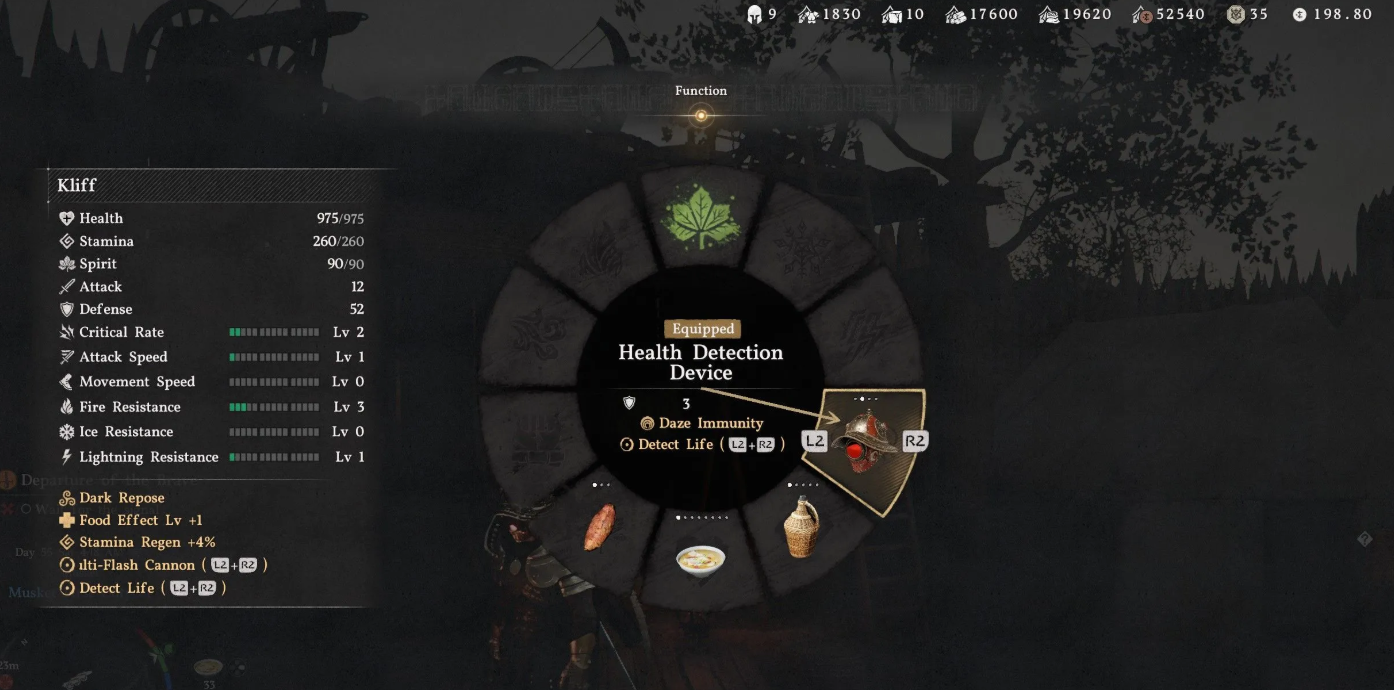Click the Function wheel indicator dot
The height and width of the screenshot is (690, 1394).
click(701, 116)
